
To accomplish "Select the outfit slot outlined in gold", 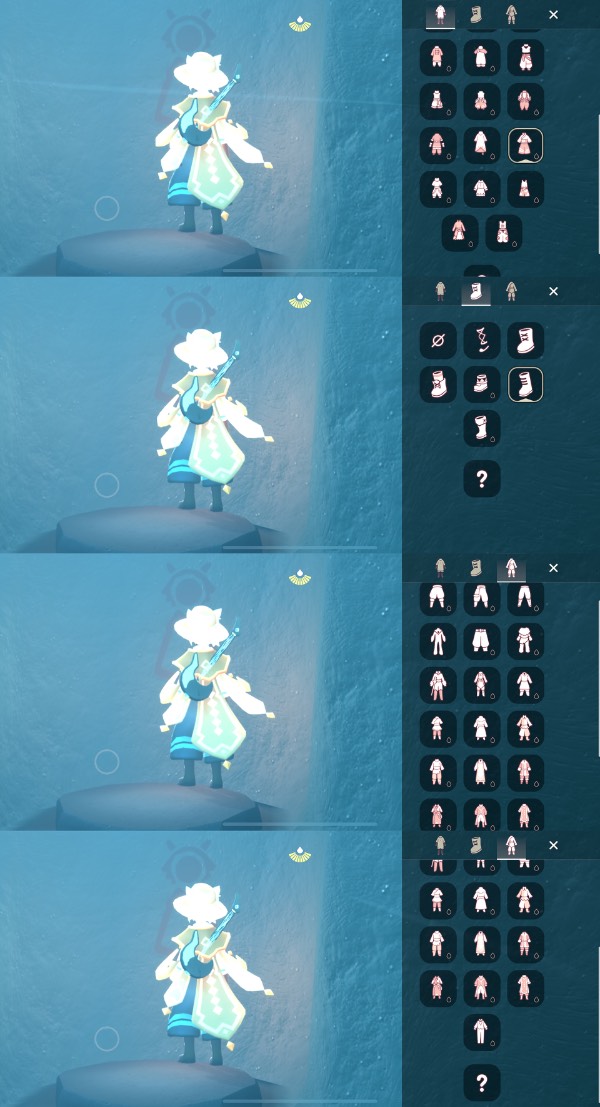I will [526, 145].
